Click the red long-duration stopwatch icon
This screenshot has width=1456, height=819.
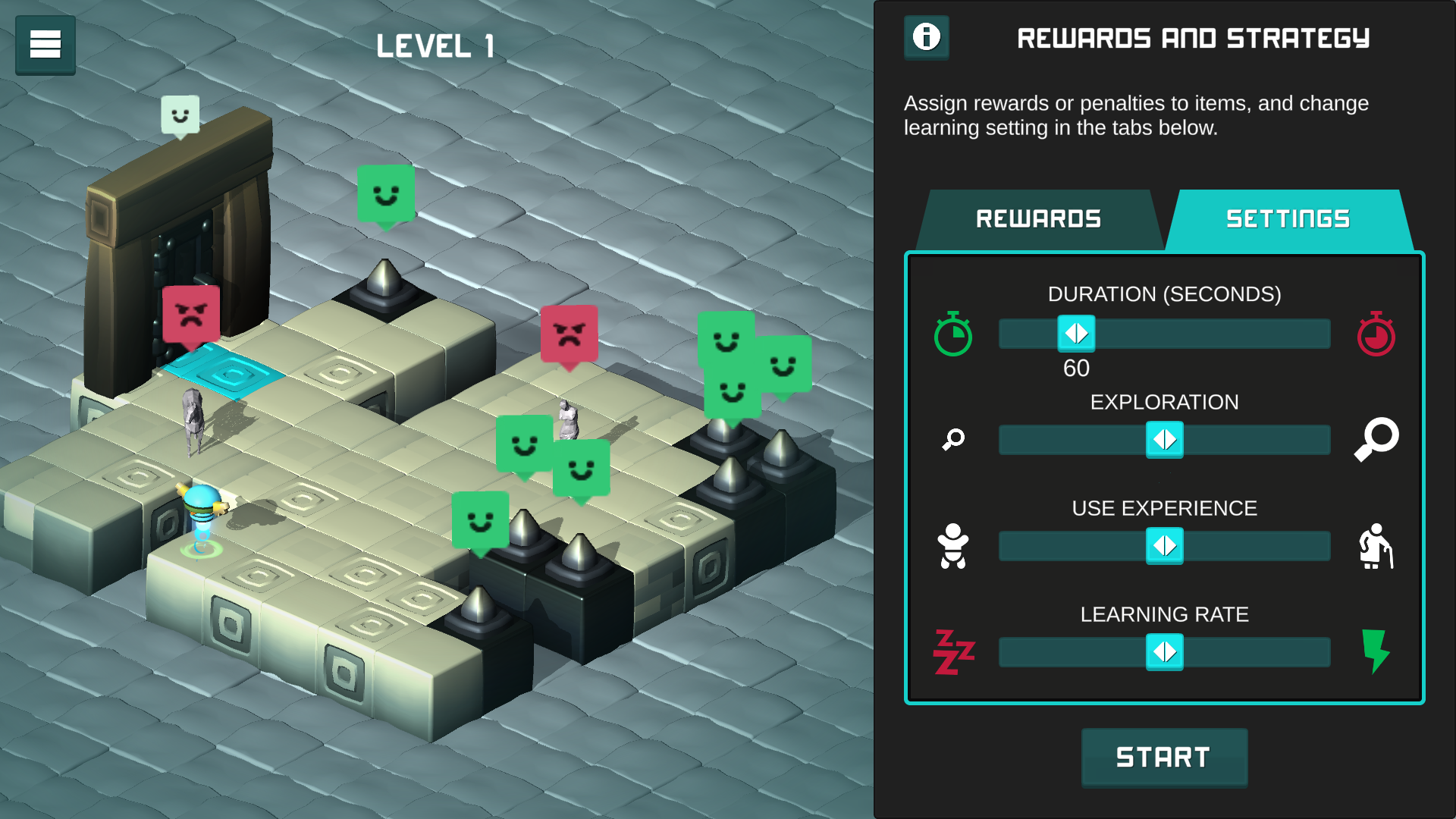tap(1376, 334)
